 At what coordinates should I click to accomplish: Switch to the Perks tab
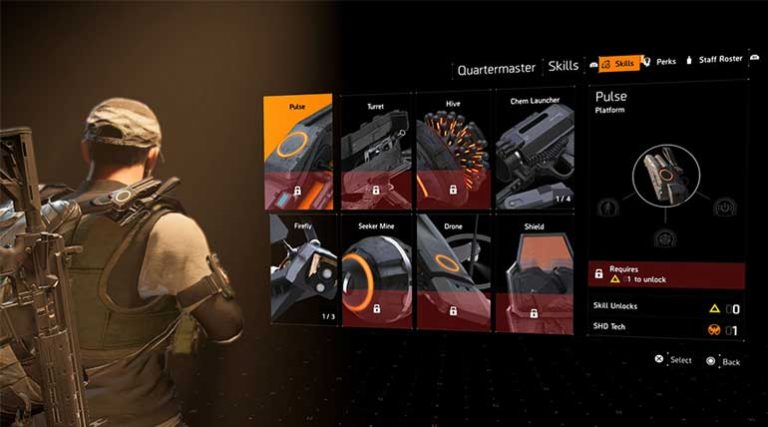point(665,62)
